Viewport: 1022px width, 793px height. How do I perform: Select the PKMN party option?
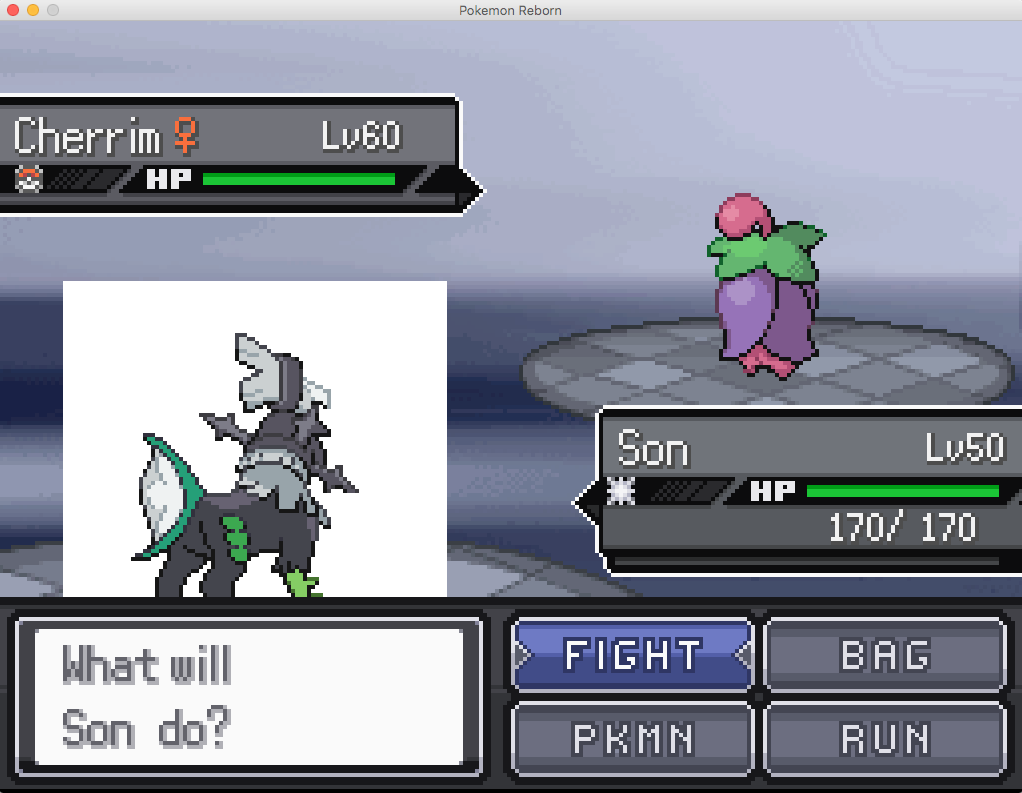632,739
